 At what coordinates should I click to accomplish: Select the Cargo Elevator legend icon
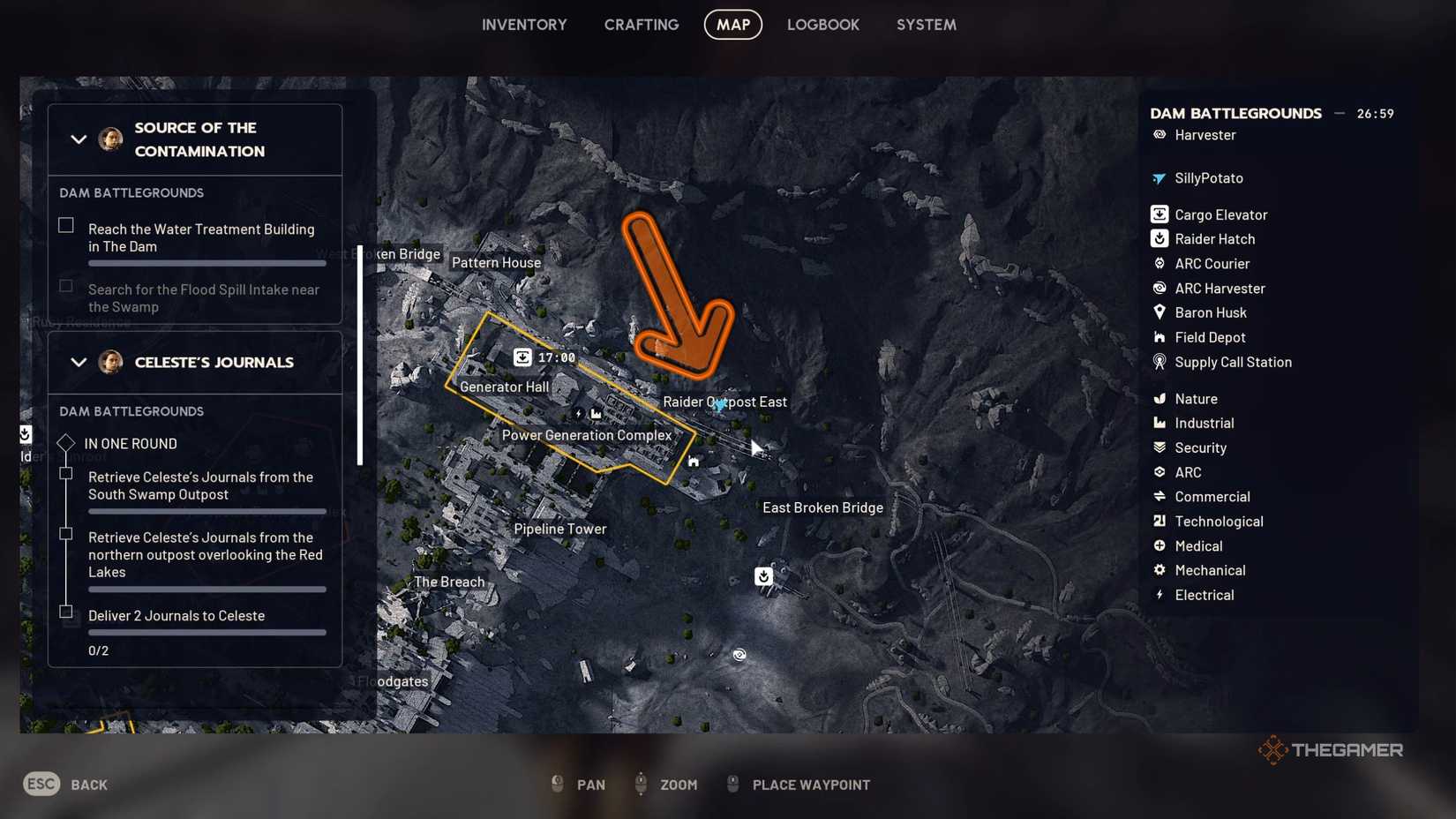click(1159, 214)
